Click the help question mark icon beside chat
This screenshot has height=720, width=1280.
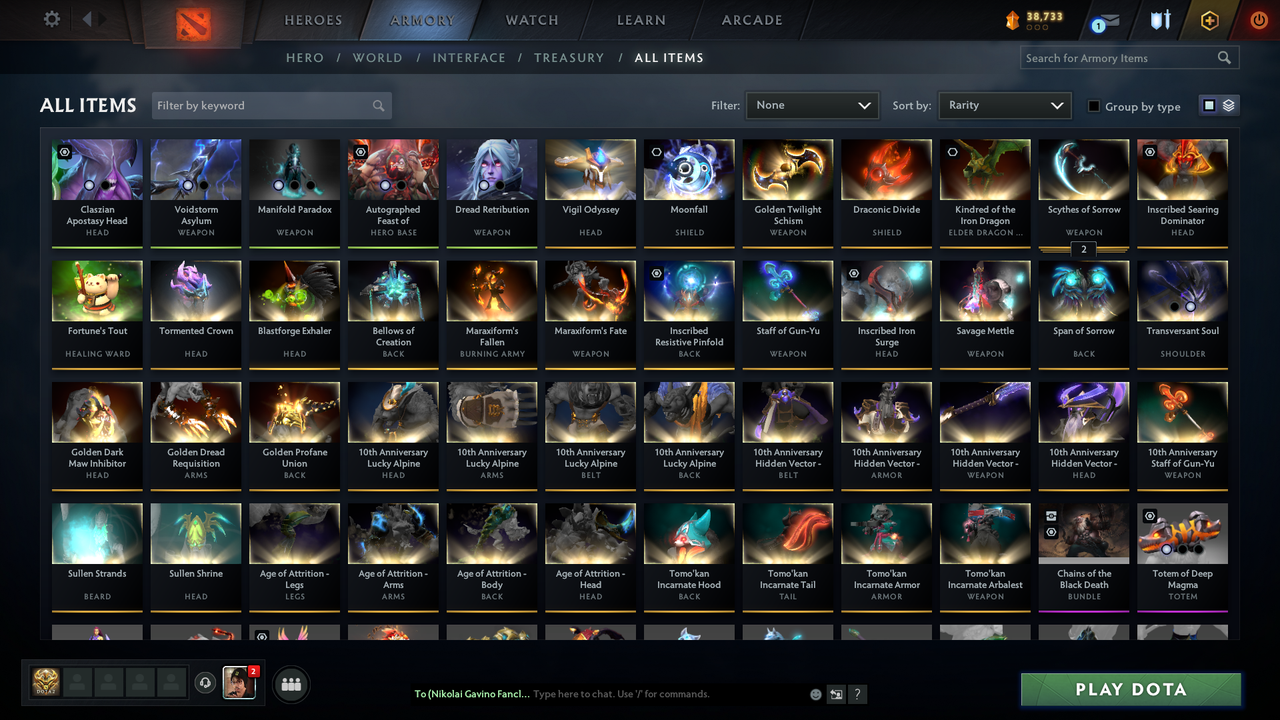(857, 693)
